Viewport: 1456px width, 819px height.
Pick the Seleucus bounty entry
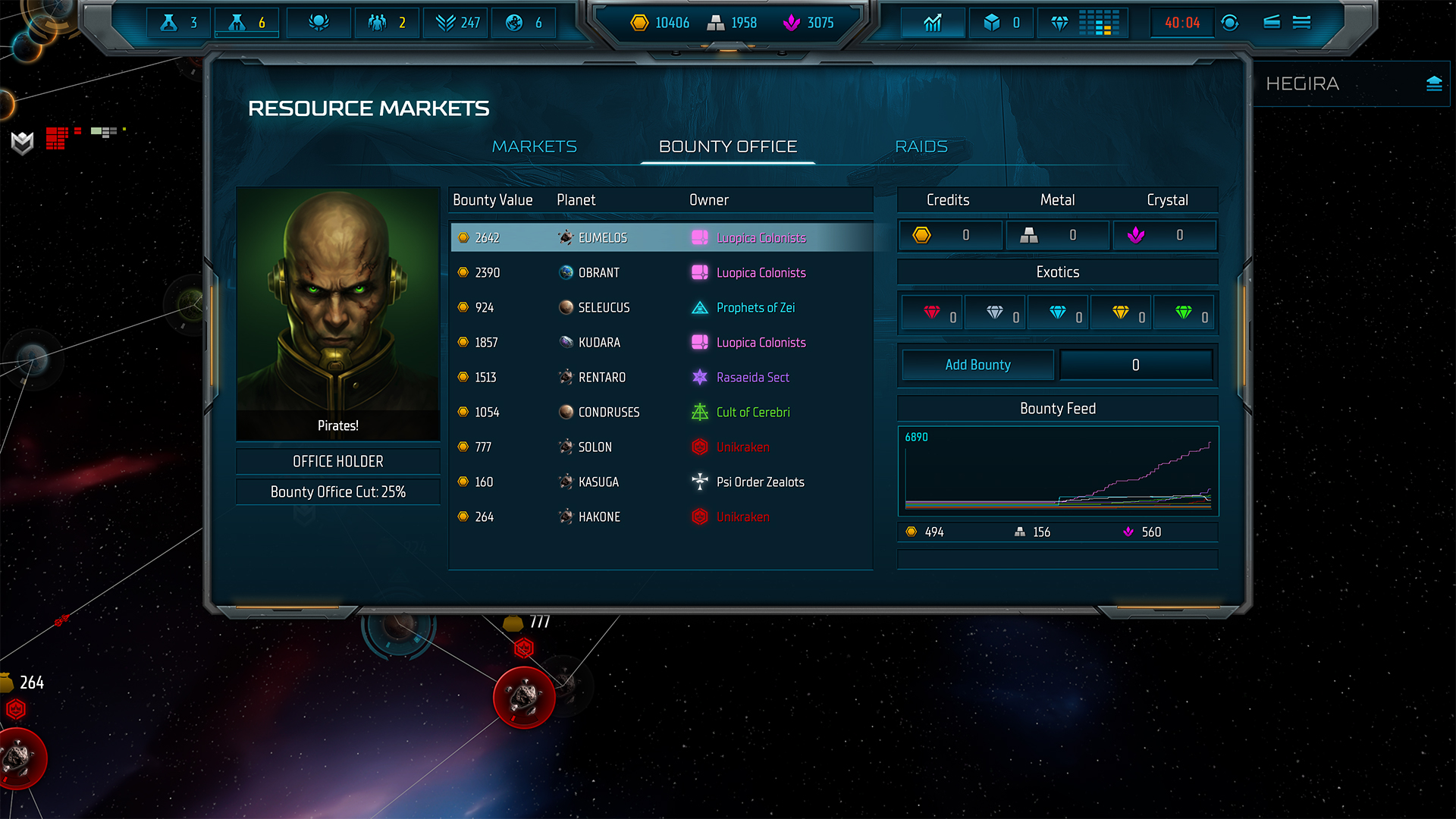660,307
